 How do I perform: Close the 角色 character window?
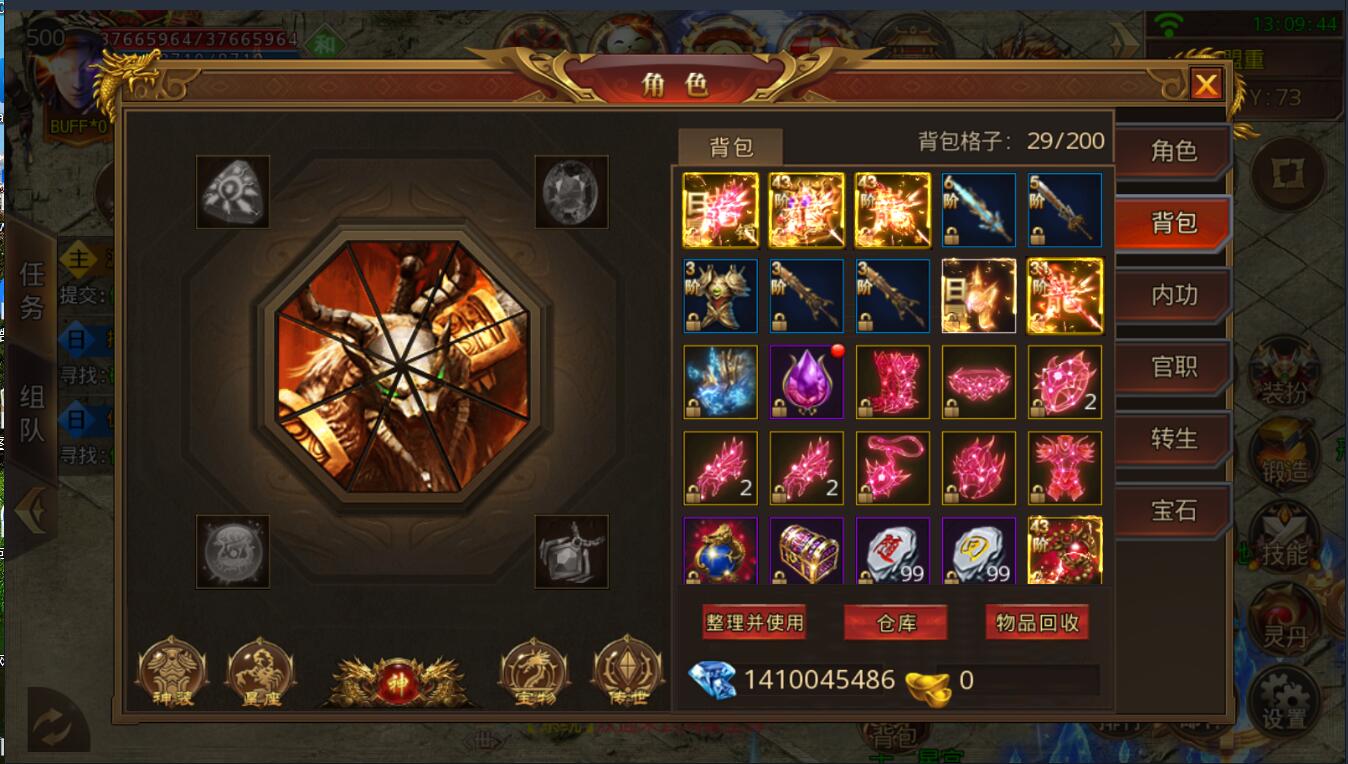coord(1206,85)
